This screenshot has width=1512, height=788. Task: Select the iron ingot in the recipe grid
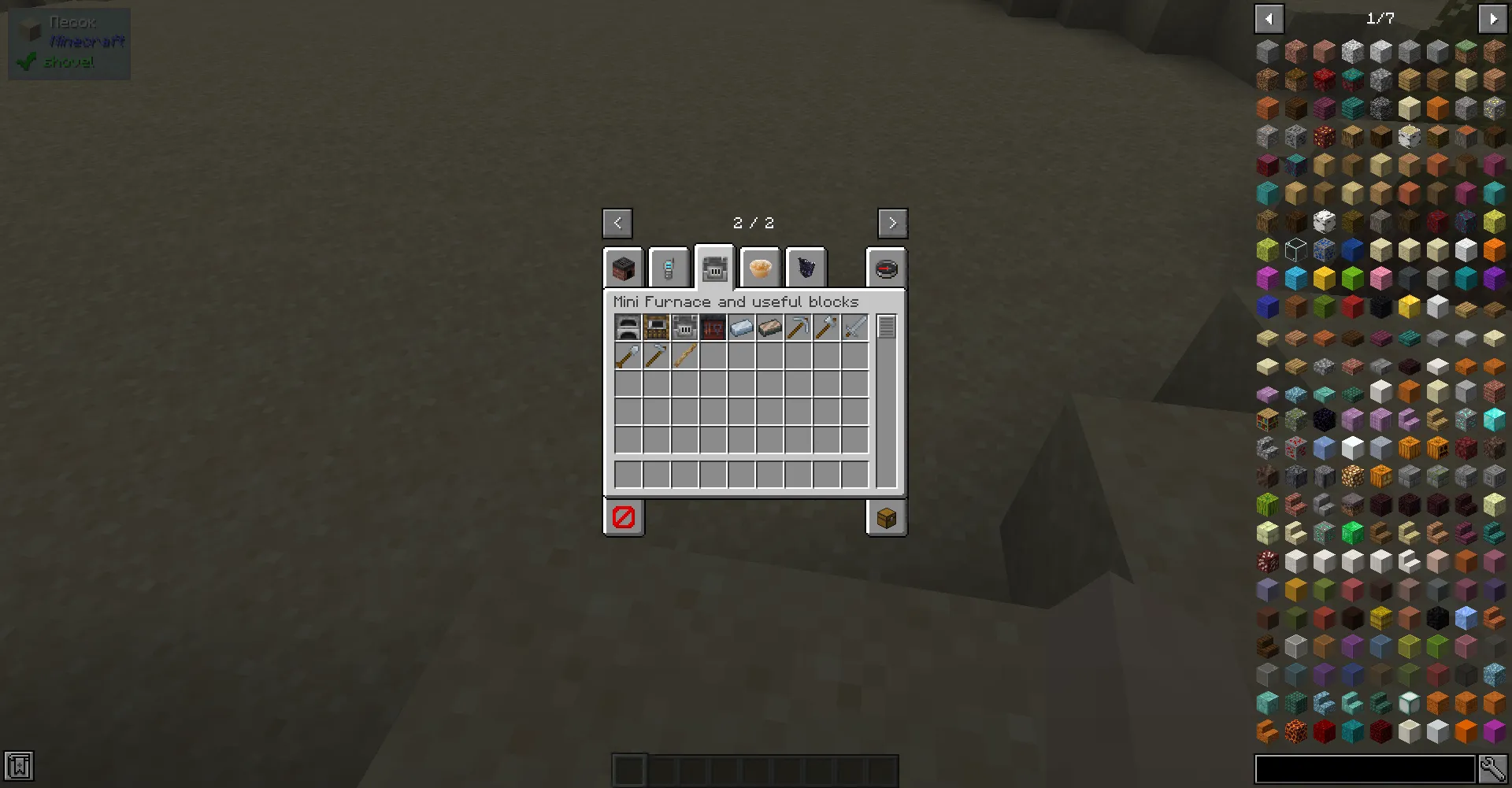741,327
